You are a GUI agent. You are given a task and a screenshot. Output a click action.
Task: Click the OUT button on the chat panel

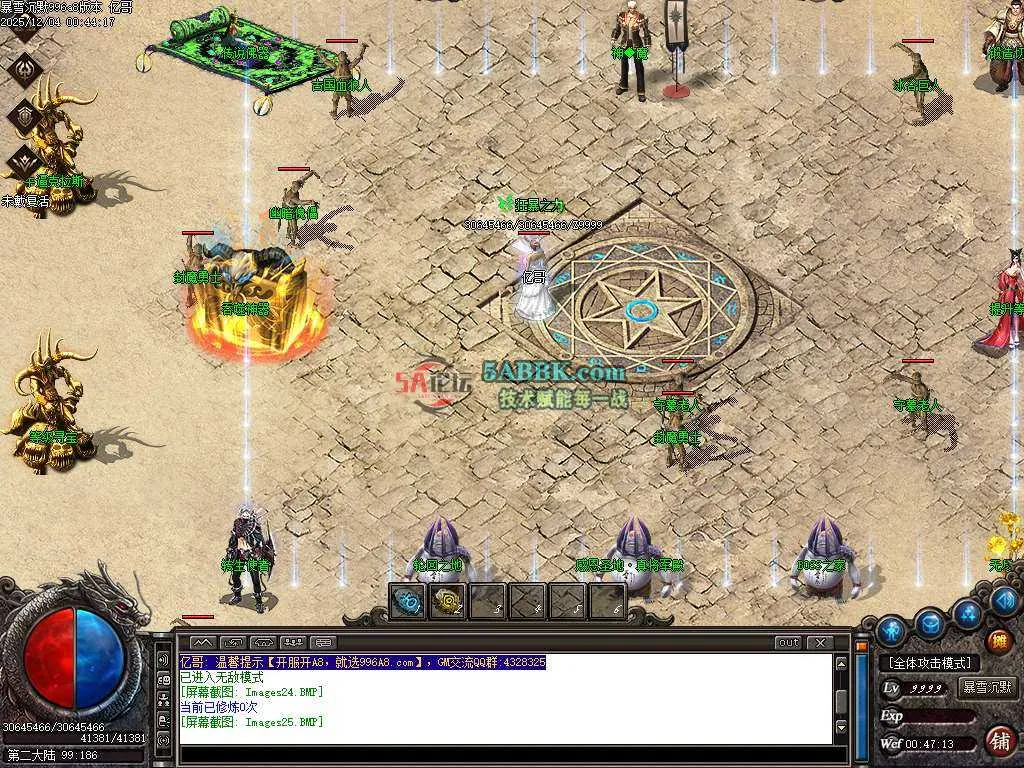tap(788, 642)
